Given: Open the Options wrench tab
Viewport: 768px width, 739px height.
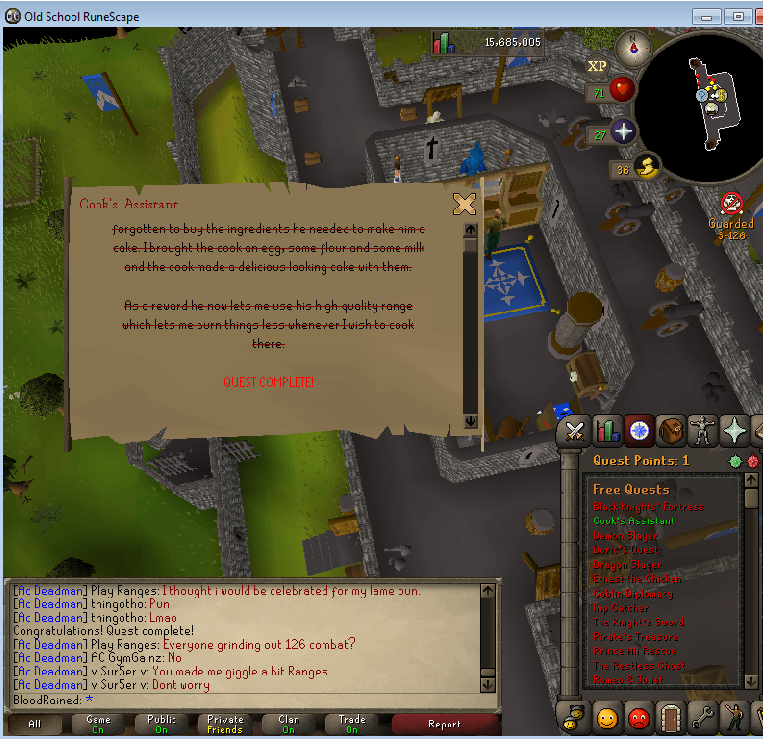Looking at the screenshot, I should (703, 717).
